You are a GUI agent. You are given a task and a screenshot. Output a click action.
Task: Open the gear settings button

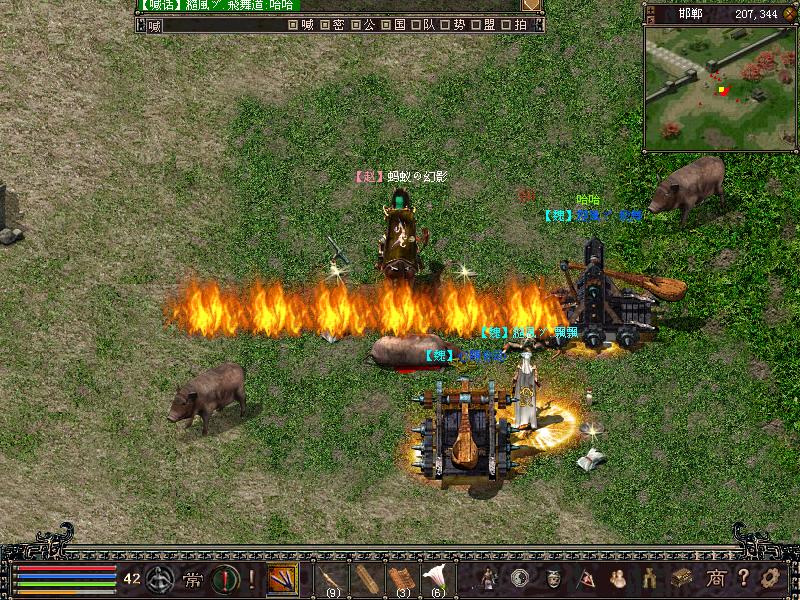[x=770, y=577]
